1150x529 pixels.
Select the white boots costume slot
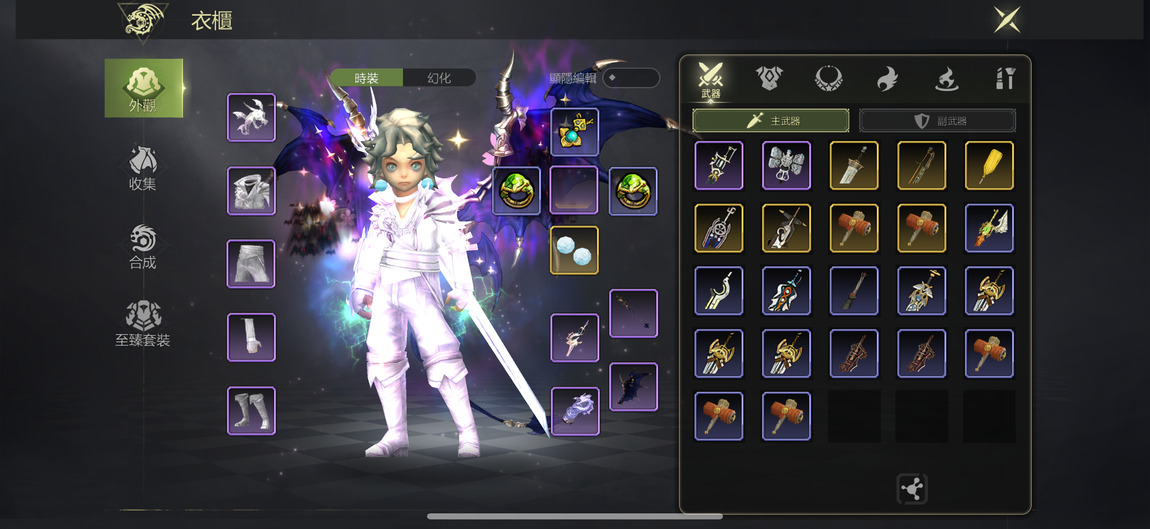click(251, 411)
